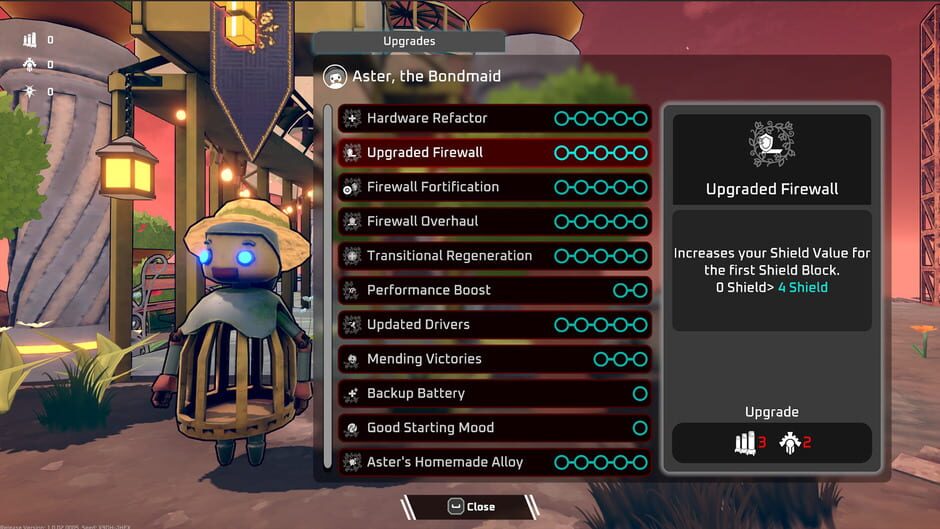The image size is (940, 529).
Task: Close the upgrades window
Action: pos(470,507)
